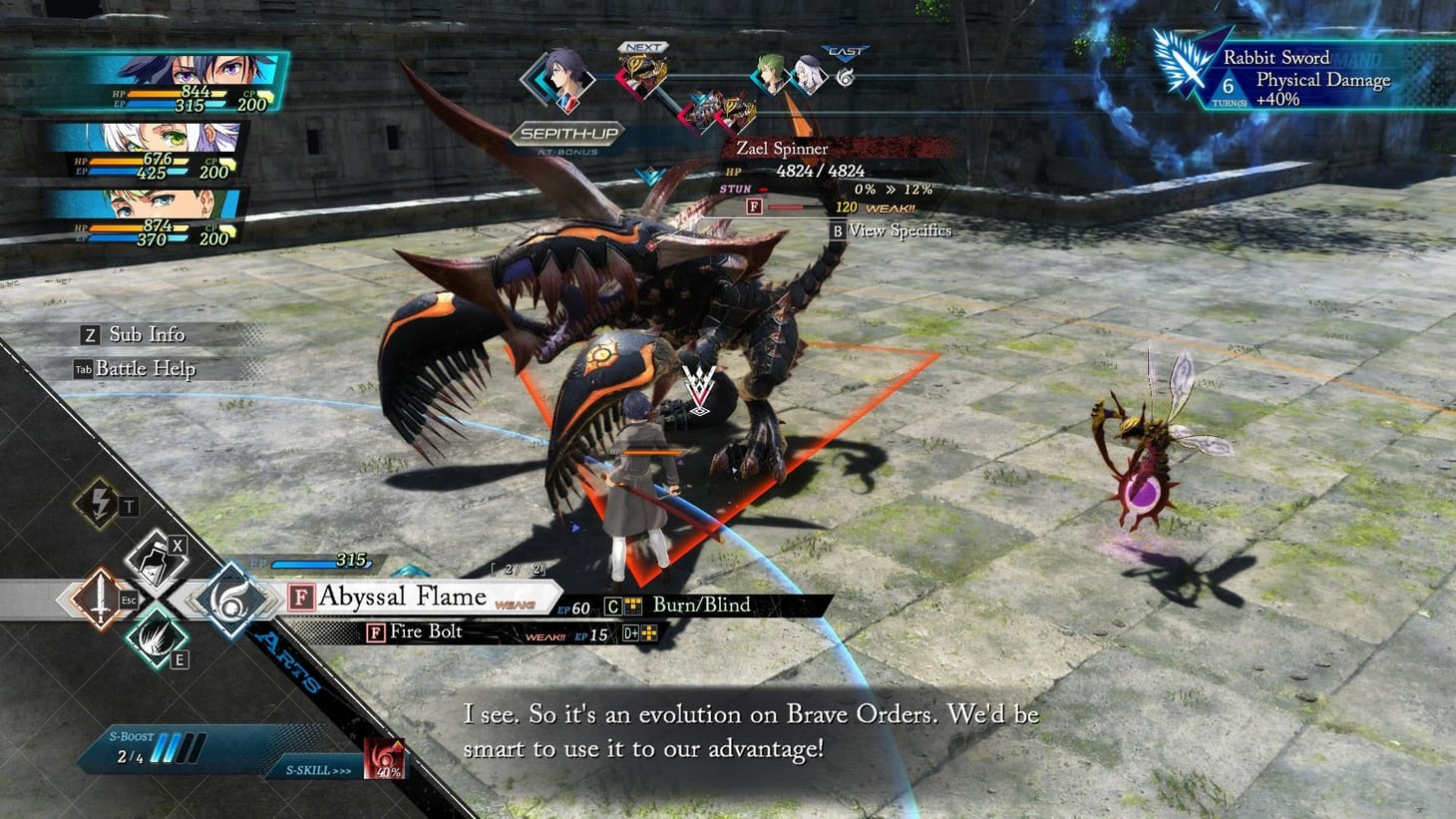
Task: Open the Fire Bolt sub-entry
Action: 424,631
